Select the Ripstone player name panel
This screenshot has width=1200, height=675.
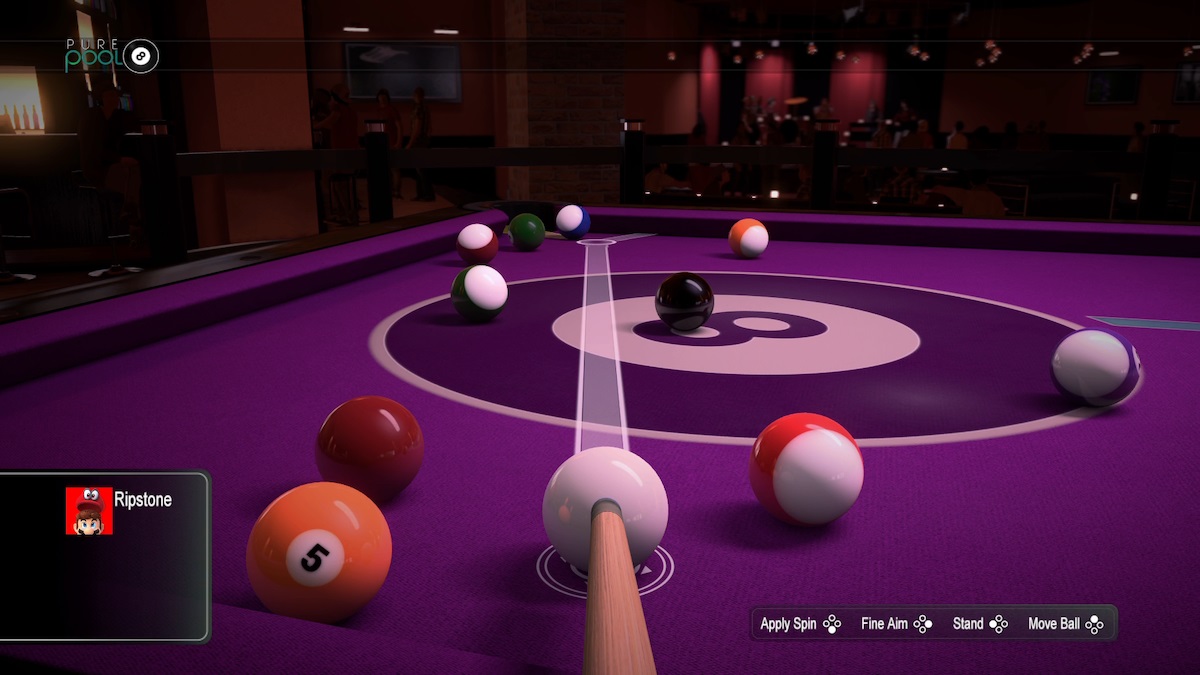click(104, 555)
